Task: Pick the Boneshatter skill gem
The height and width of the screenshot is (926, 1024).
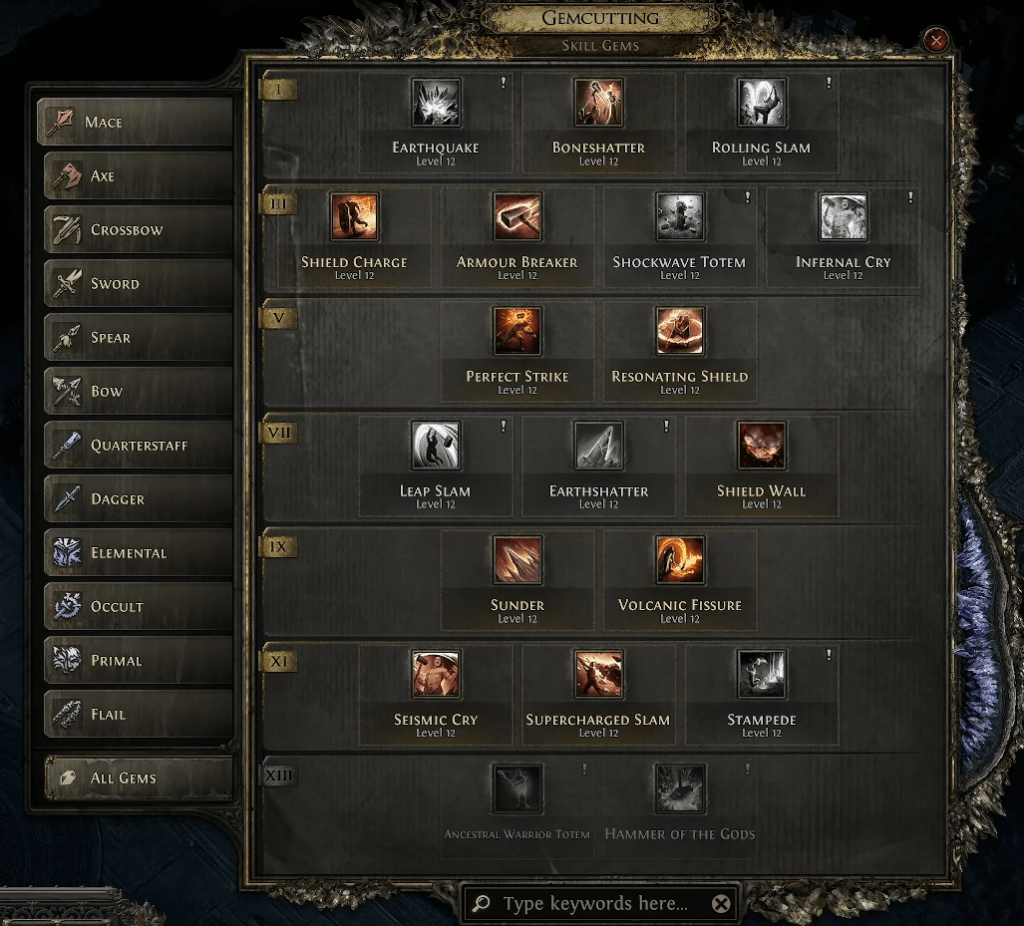Action: click(598, 104)
